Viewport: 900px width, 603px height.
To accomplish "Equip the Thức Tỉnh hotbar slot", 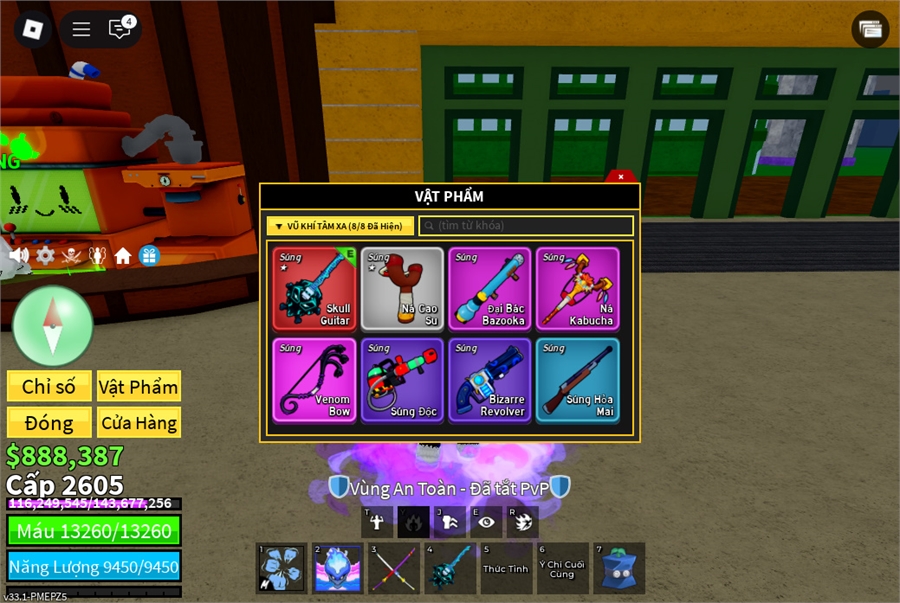I will (506, 568).
